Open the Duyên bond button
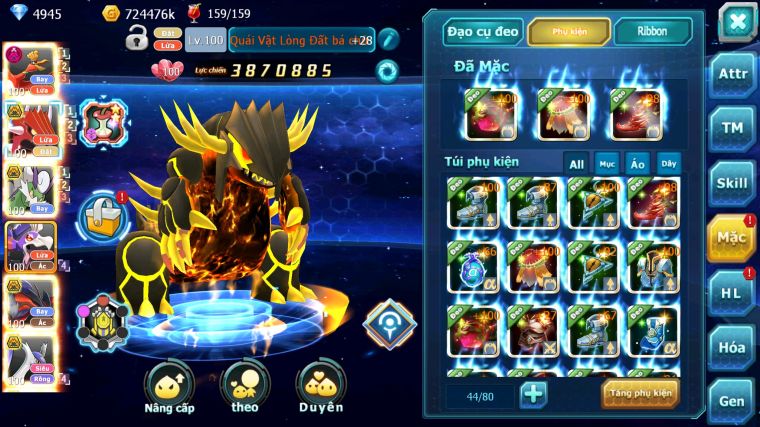The width and height of the screenshot is (760, 427). (x=320, y=387)
